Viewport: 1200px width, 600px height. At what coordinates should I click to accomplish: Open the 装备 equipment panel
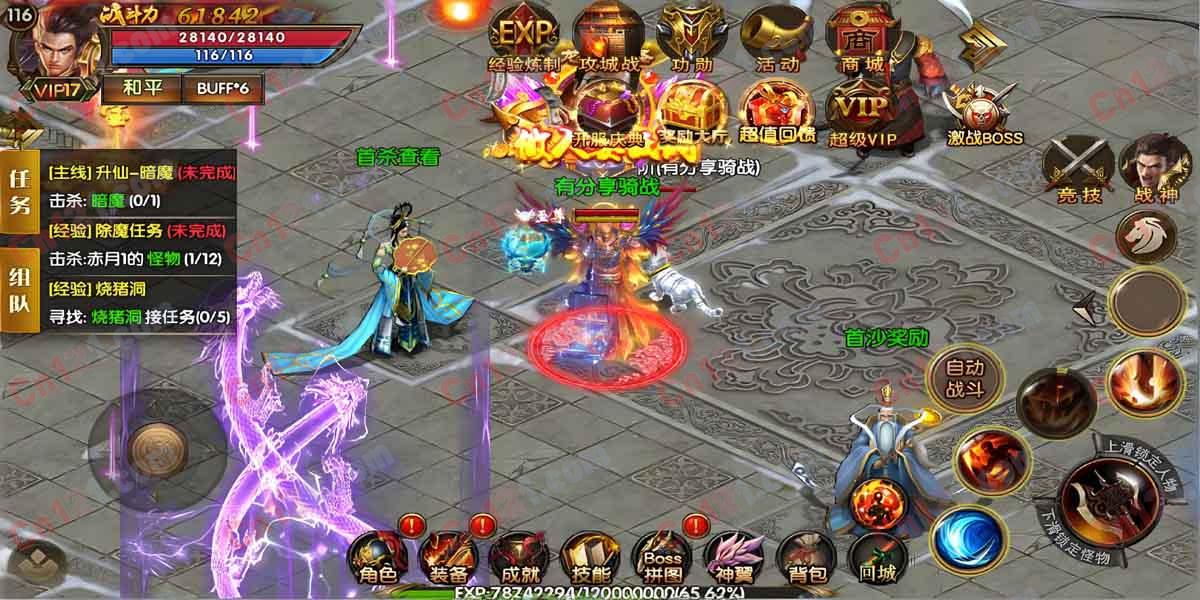pyautogui.click(x=449, y=556)
